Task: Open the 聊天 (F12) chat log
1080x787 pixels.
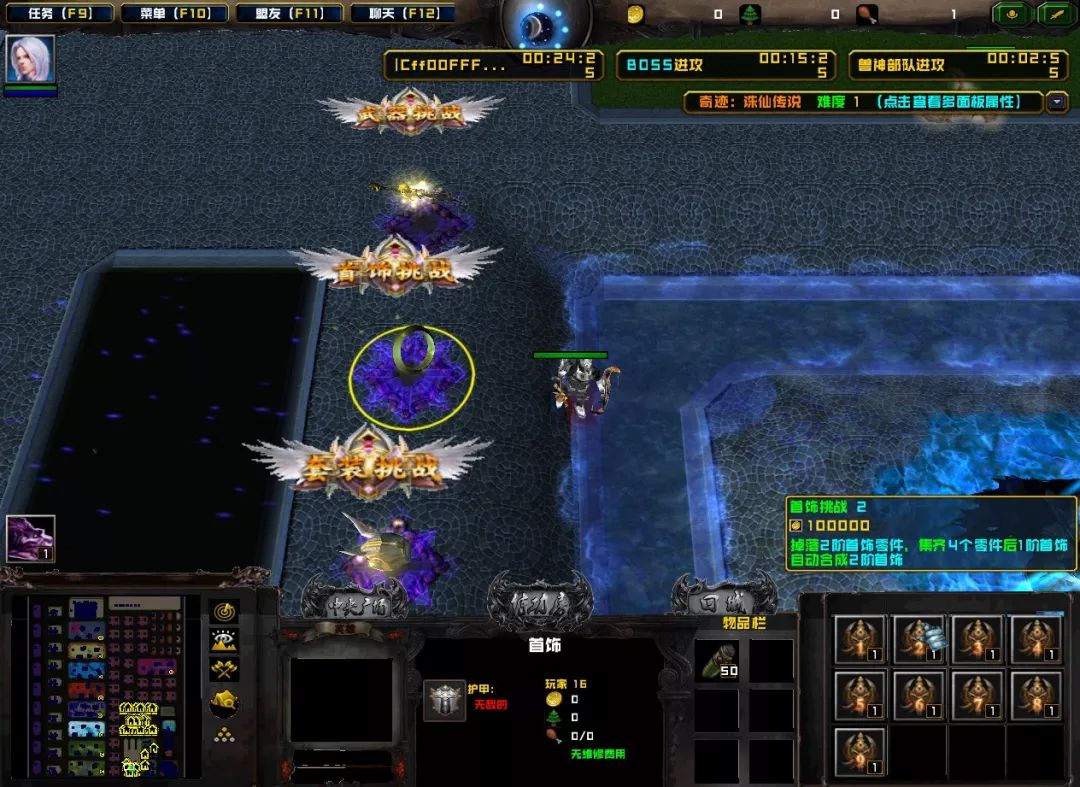Action: [400, 14]
